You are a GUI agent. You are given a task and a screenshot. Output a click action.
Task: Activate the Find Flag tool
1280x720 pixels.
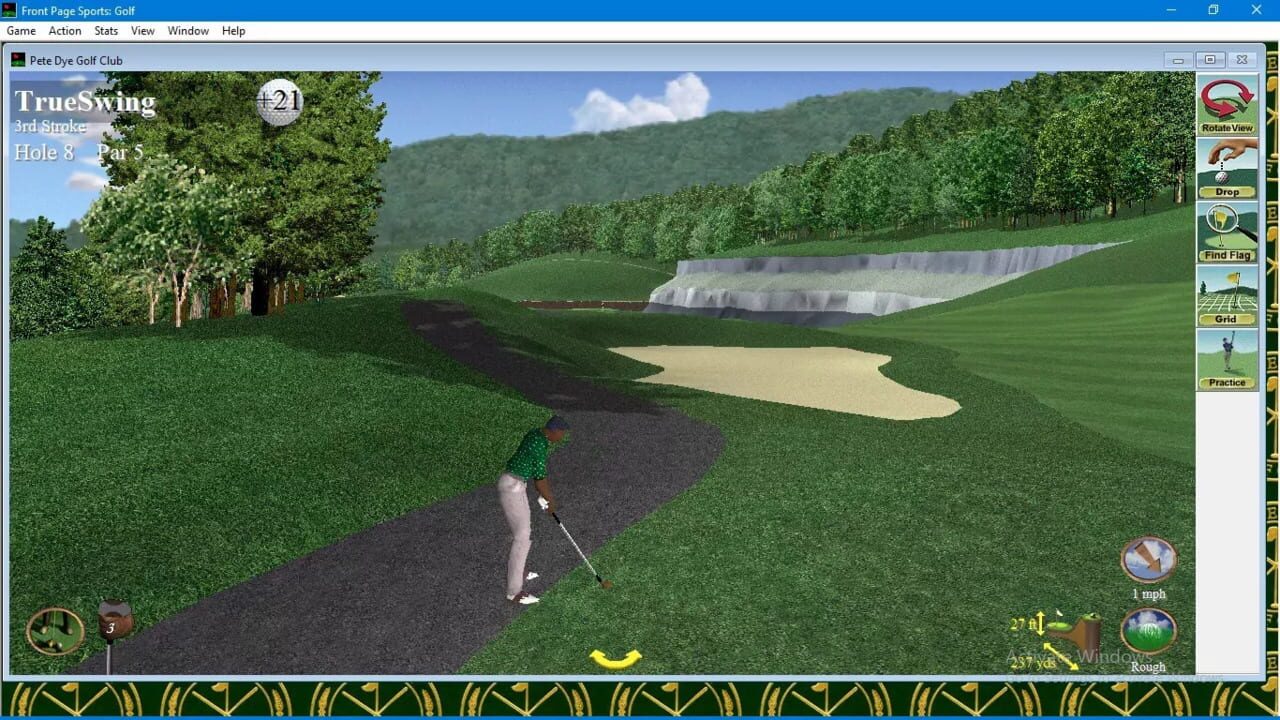click(1227, 232)
